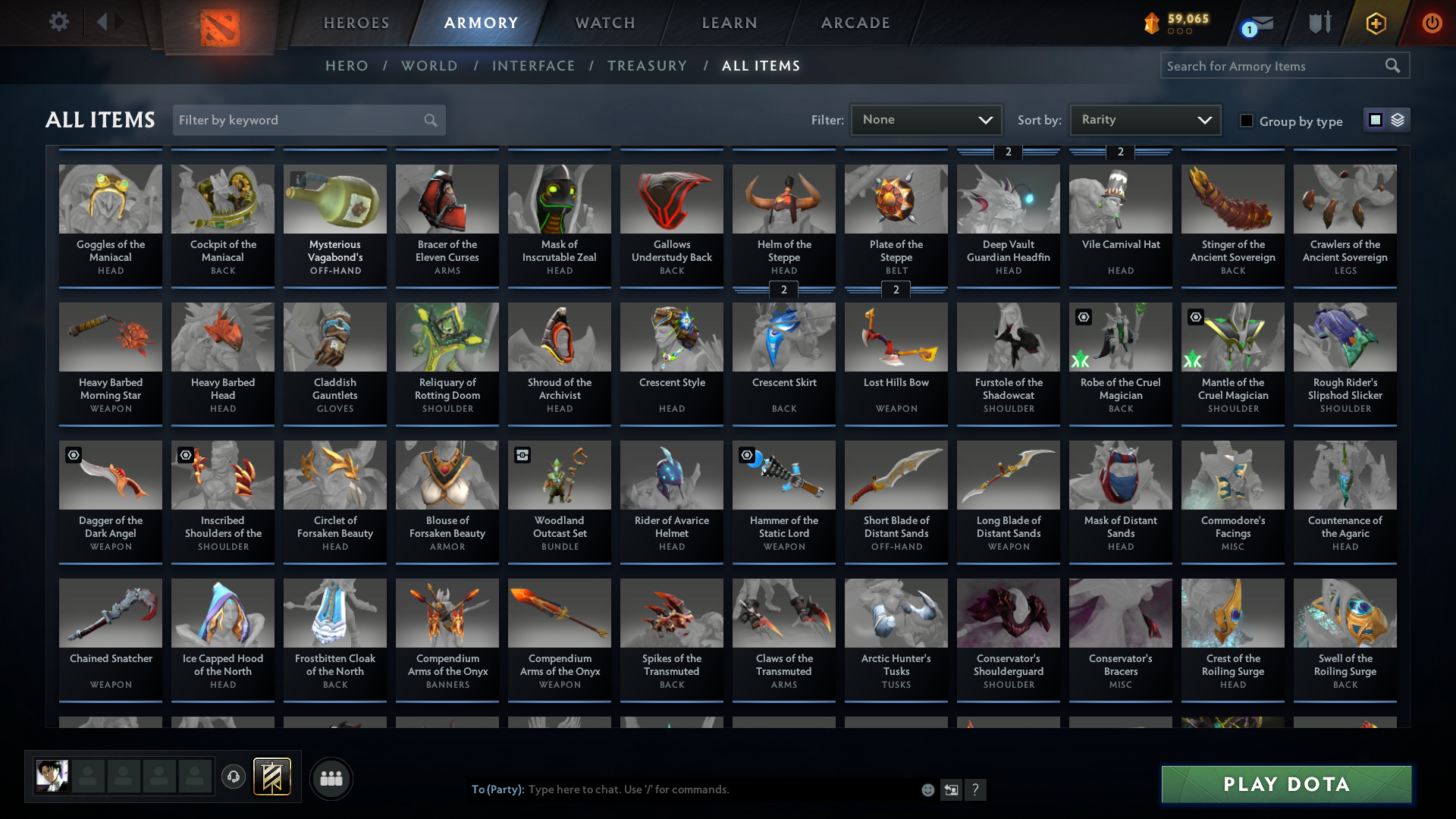Image resolution: width=1456 pixels, height=819 pixels.
Task: Toggle the grid view display mode
Action: click(x=1376, y=119)
